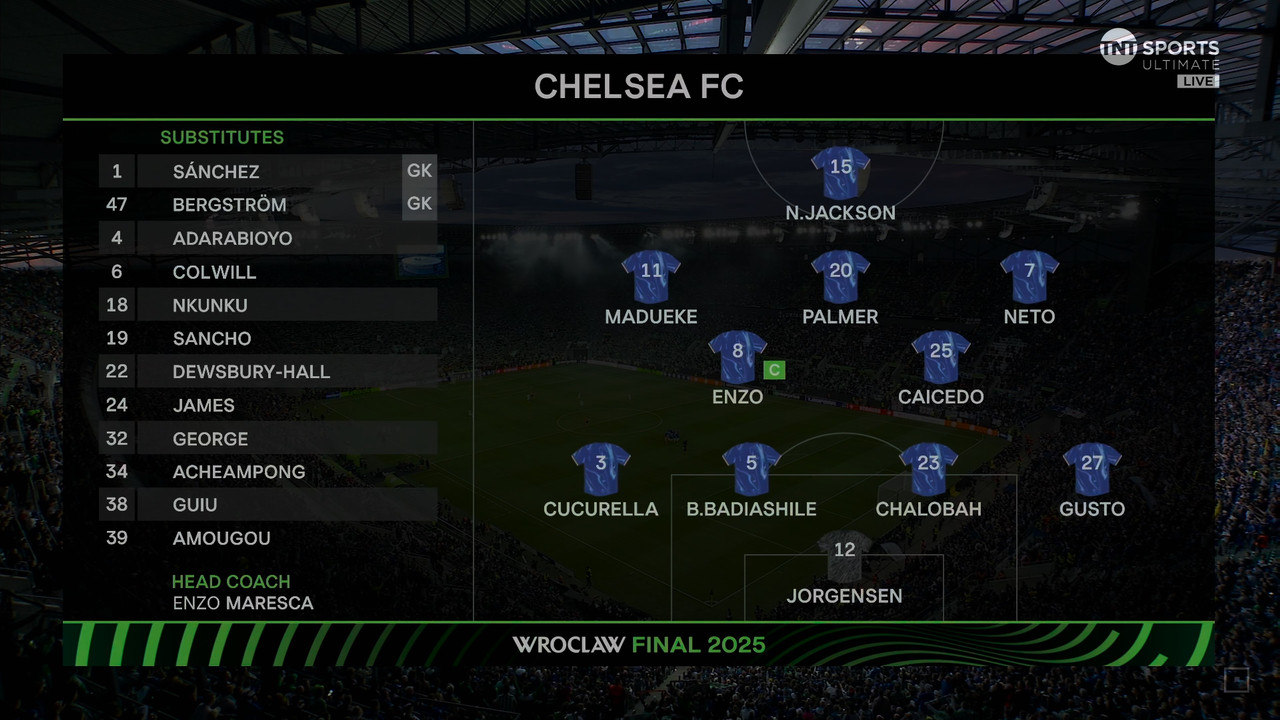Select Cucurella's number 3 shirt
Image resolution: width=1280 pixels, height=720 pixels.
coord(601,469)
